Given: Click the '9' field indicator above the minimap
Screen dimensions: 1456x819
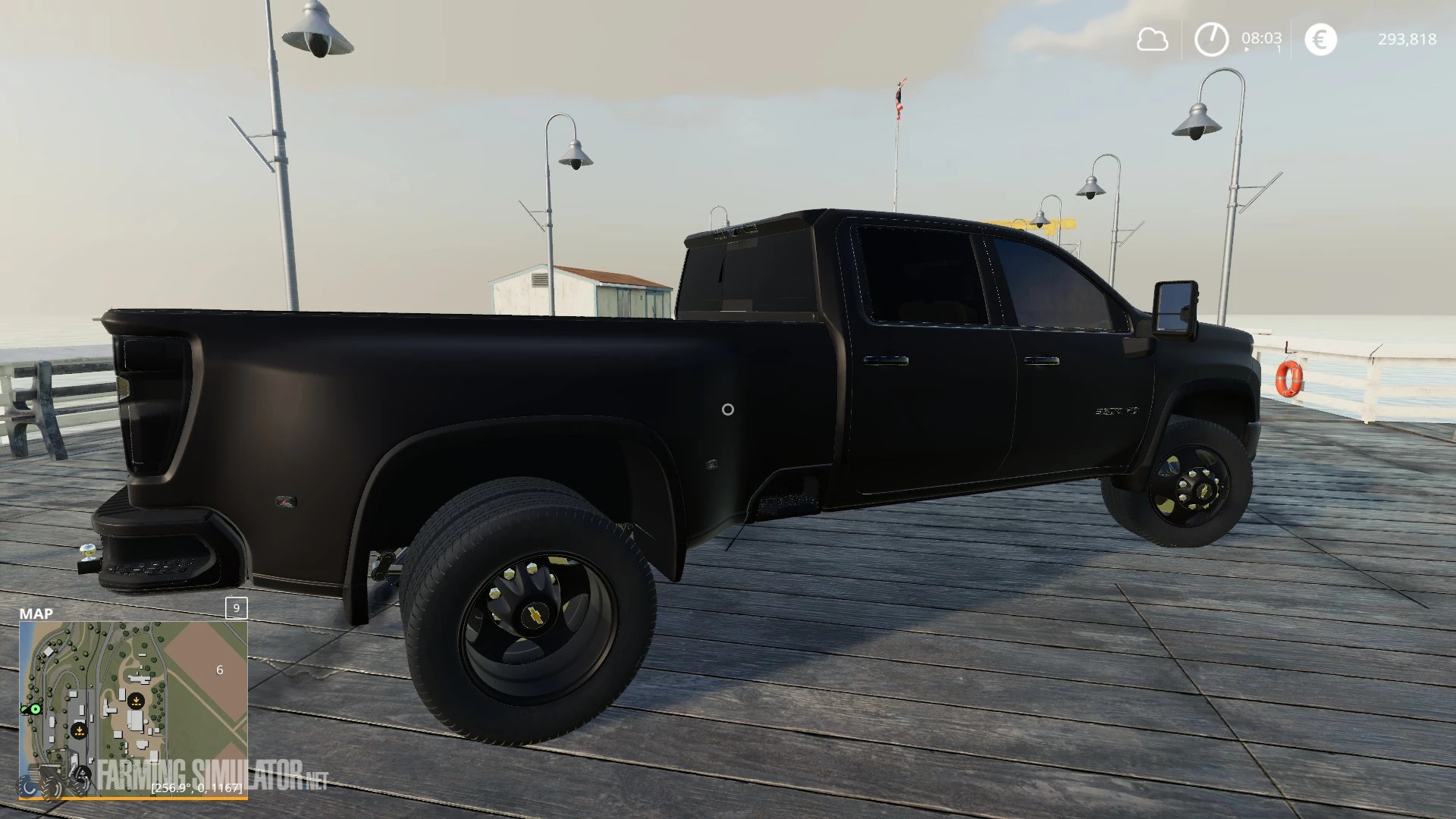Looking at the screenshot, I should [x=235, y=609].
